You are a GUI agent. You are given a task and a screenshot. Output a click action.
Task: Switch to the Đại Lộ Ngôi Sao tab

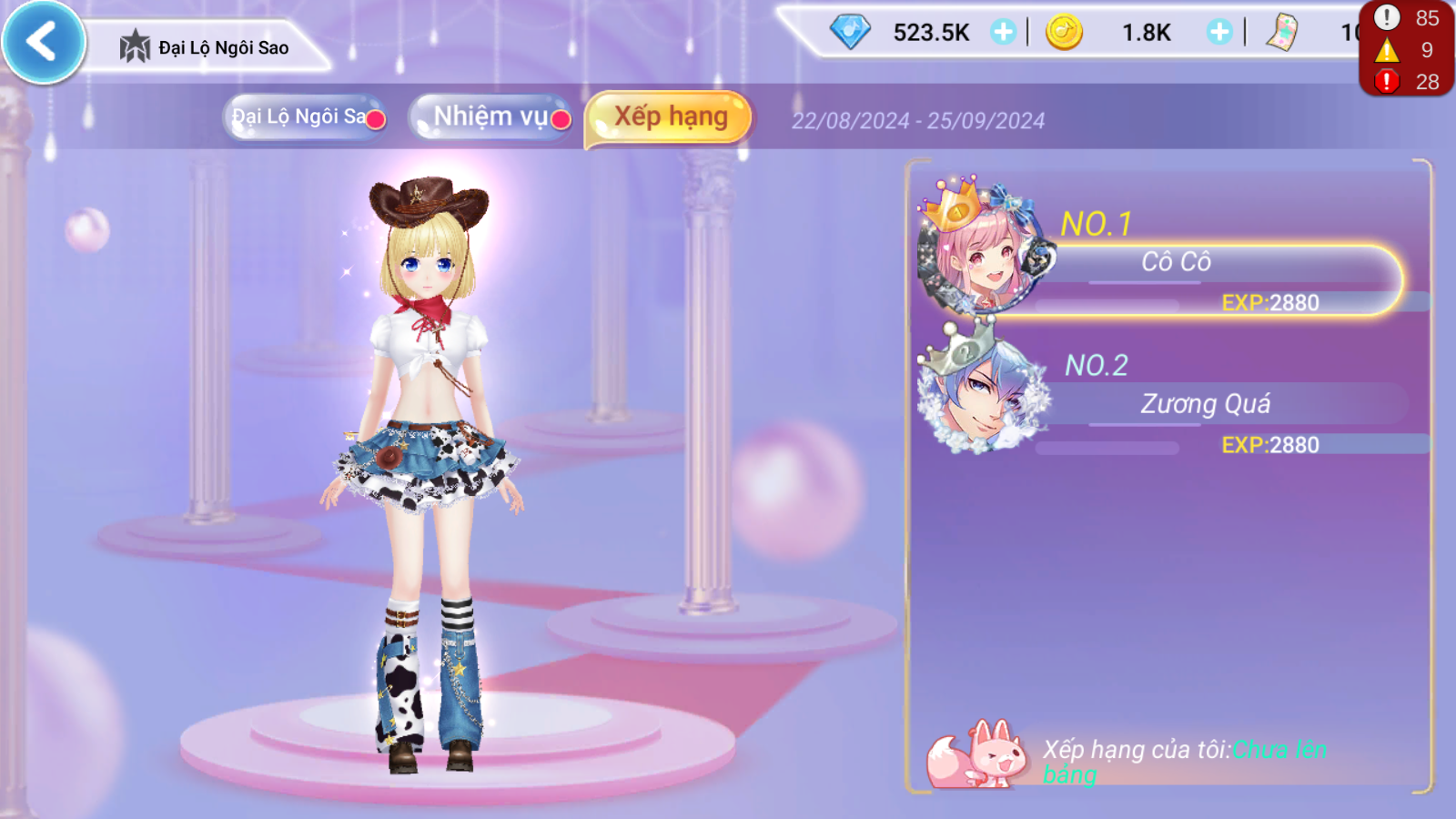[x=305, y=117]
